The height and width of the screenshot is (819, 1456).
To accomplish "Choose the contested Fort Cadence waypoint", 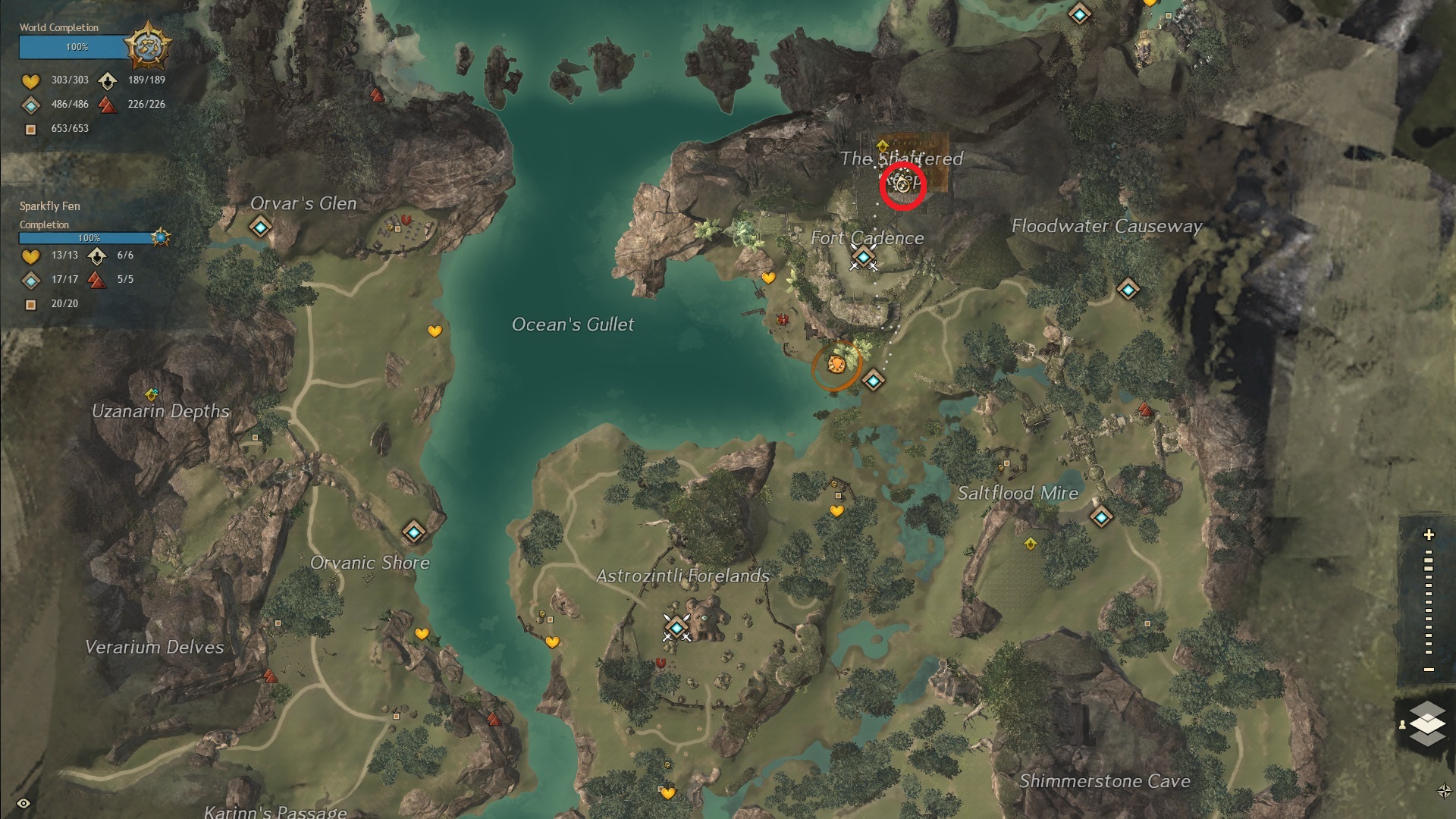I will tap(864, 259).
